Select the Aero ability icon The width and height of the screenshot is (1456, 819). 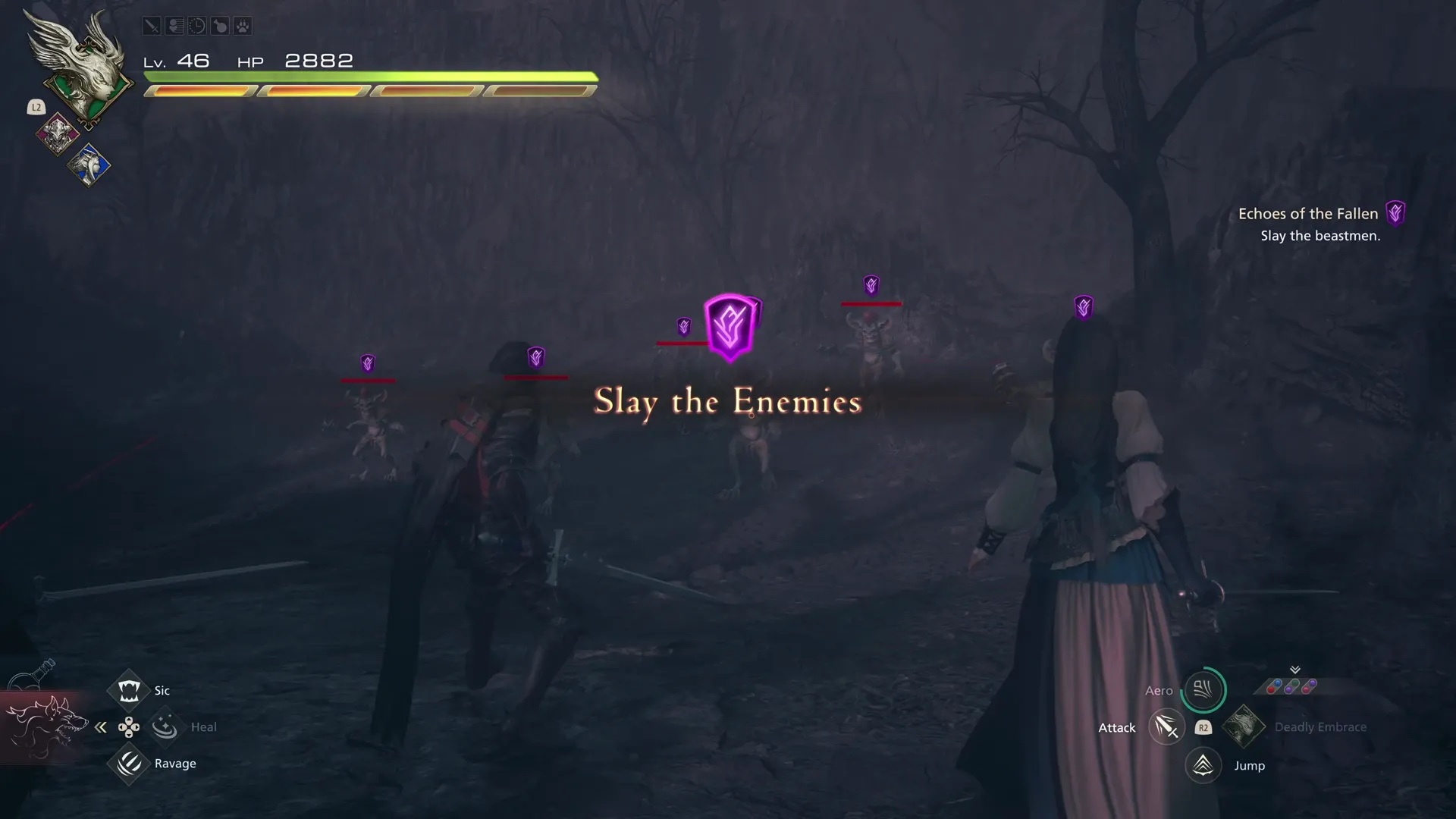coord(1203,690)
